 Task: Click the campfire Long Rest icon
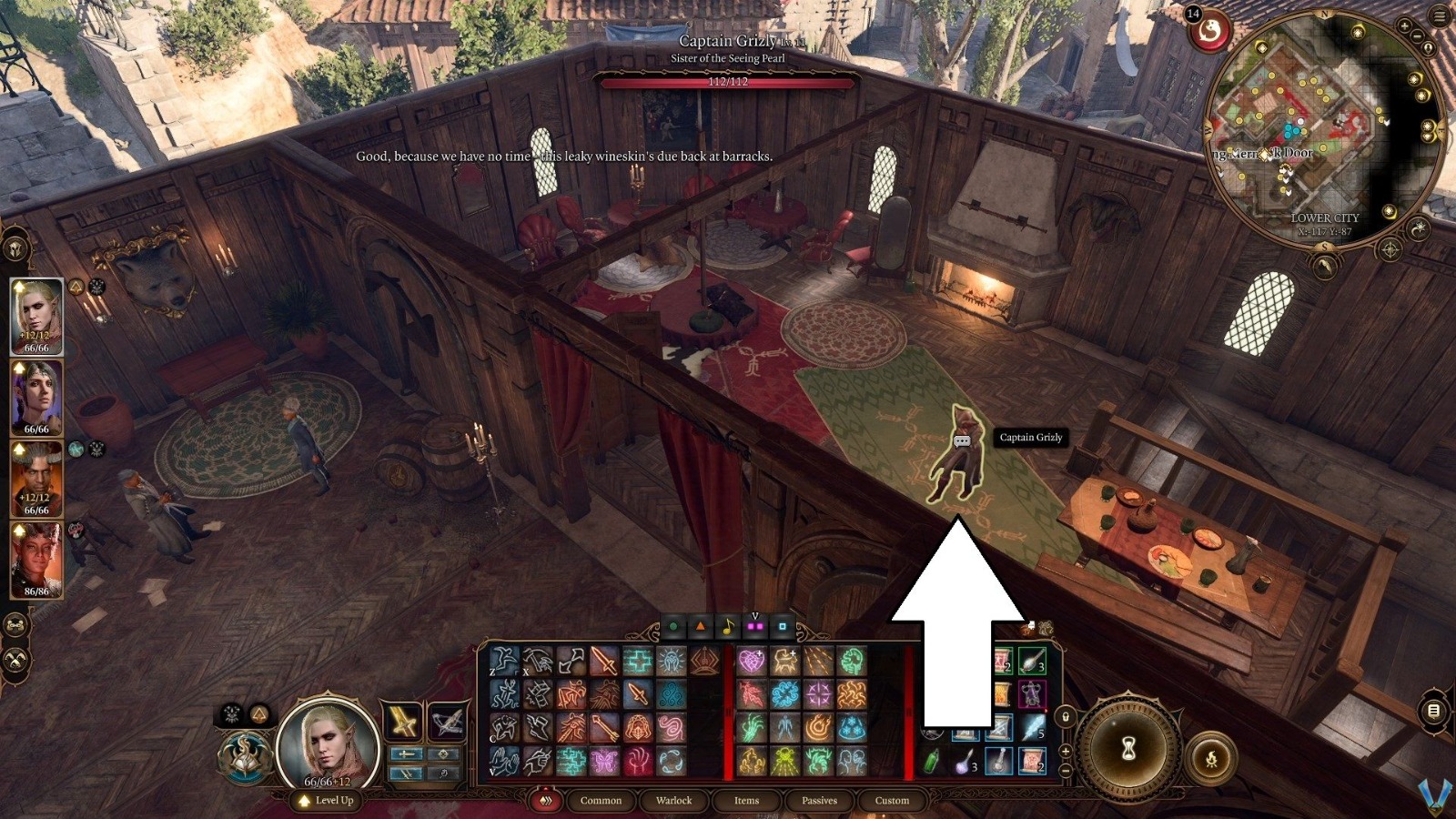click(x=1213, y=757)
